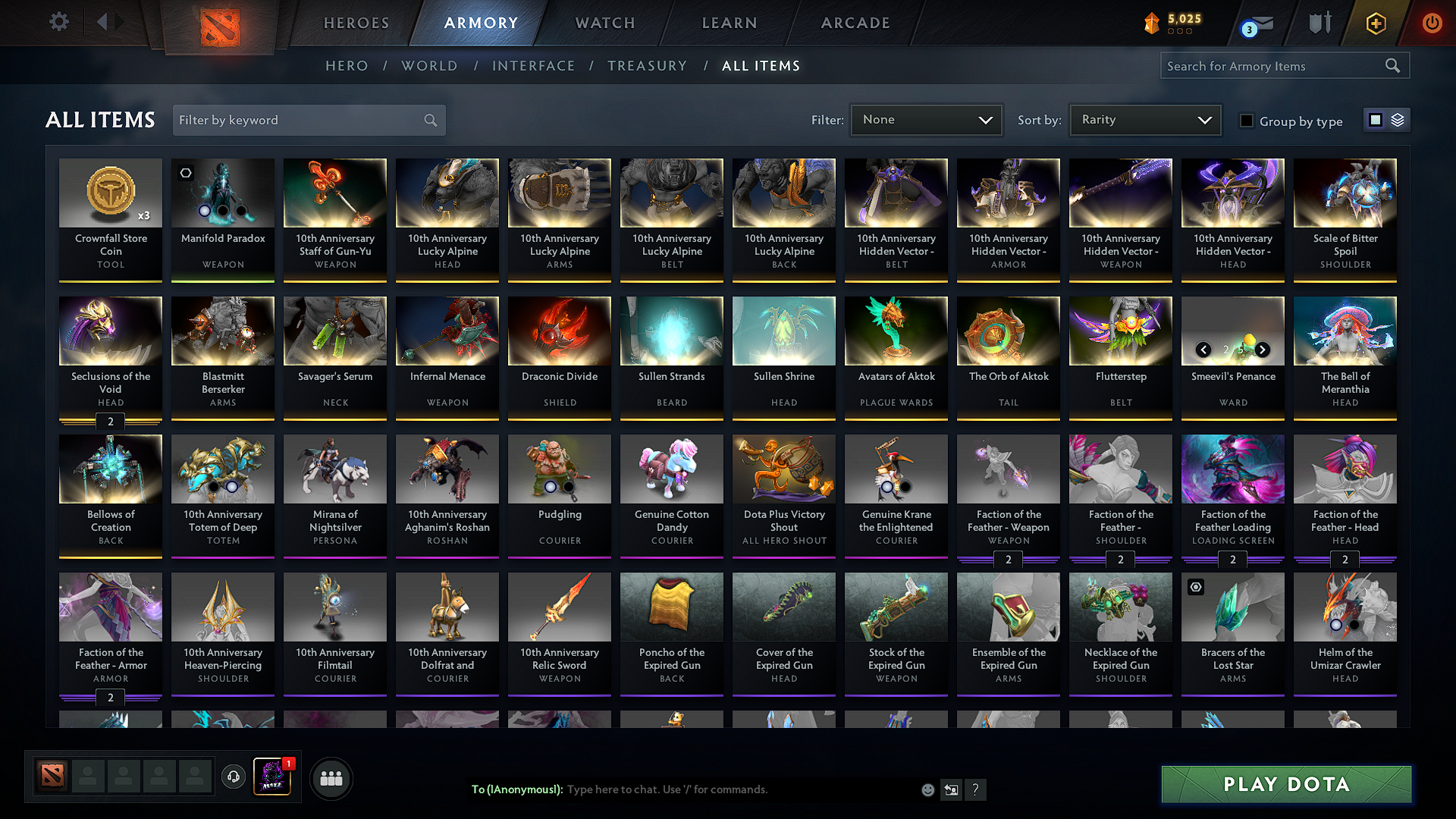
Task: Click the power button to exit
Action: (x=1432, y=23)
